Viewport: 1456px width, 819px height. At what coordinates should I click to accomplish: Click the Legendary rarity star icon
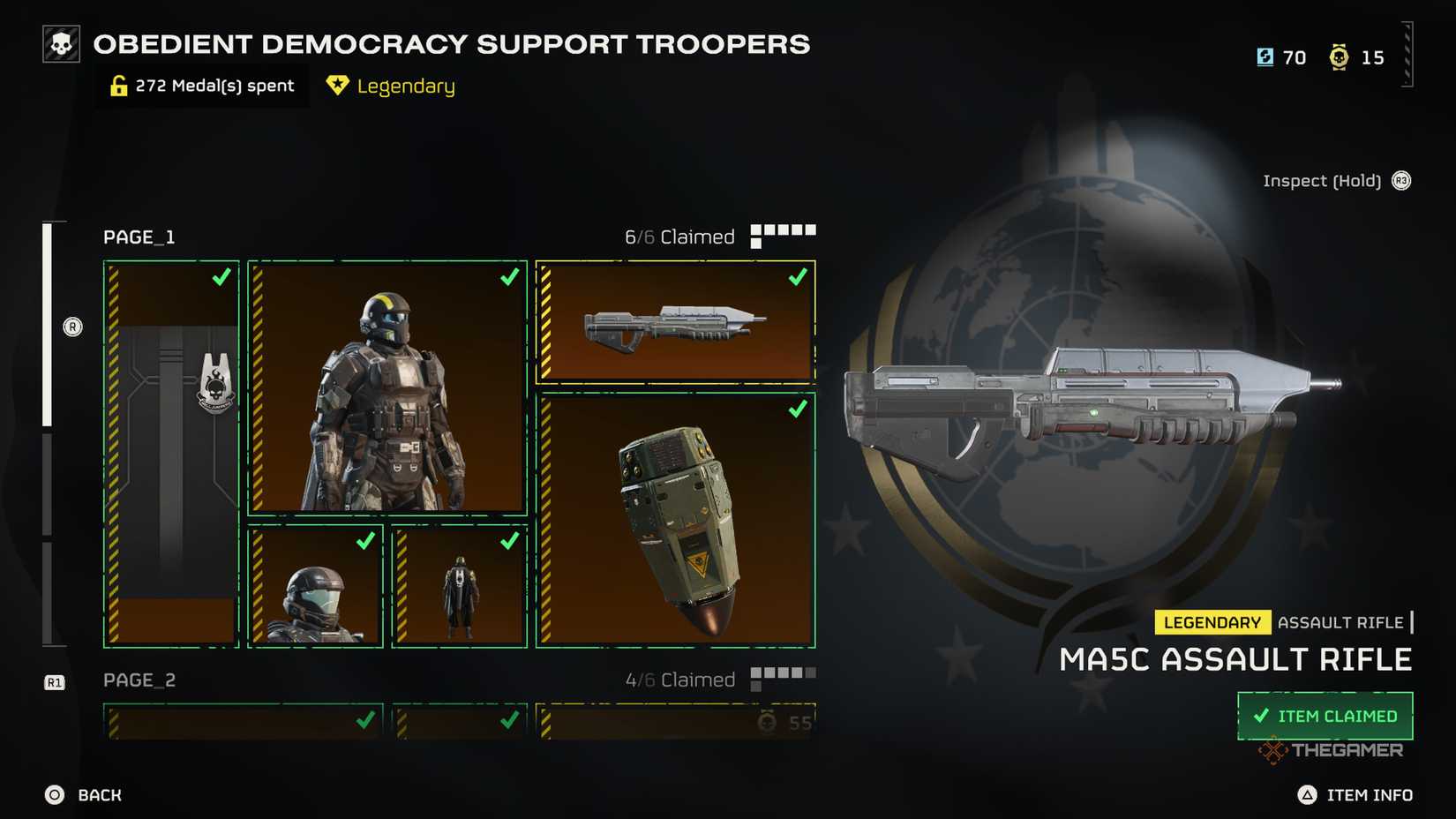click(x=338, y=86)
